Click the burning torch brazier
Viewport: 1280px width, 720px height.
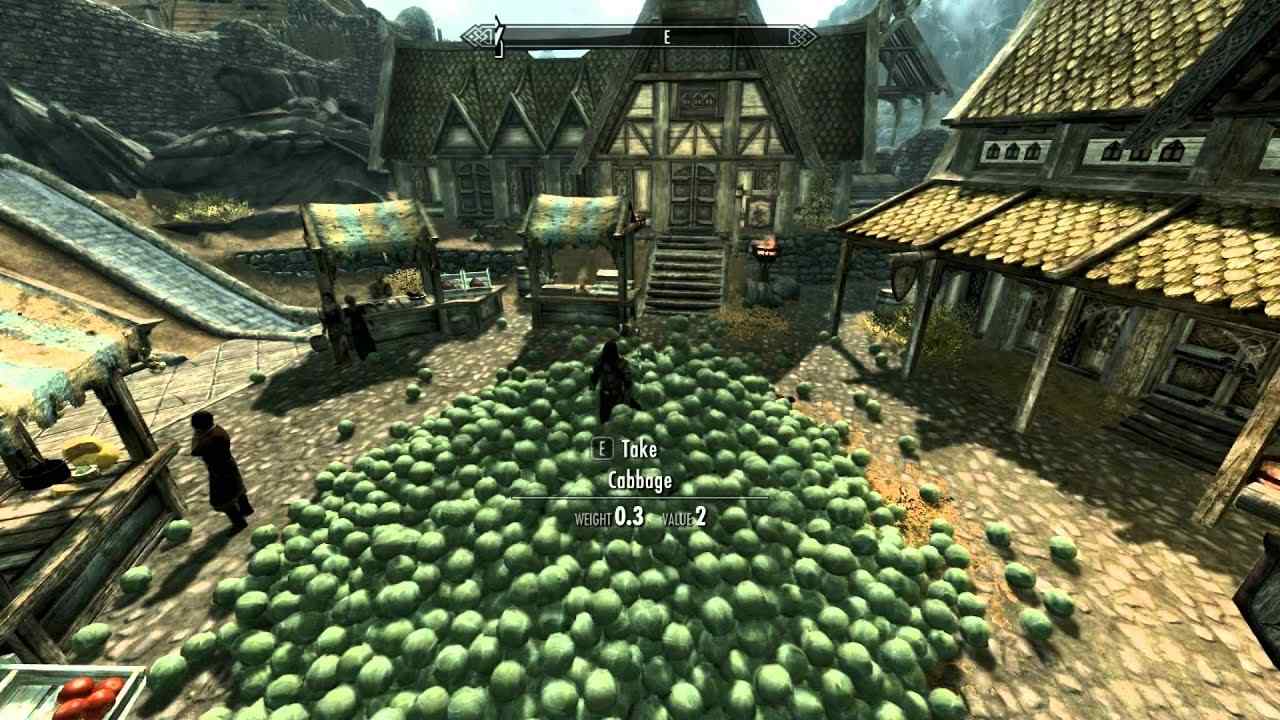point(765,248)
